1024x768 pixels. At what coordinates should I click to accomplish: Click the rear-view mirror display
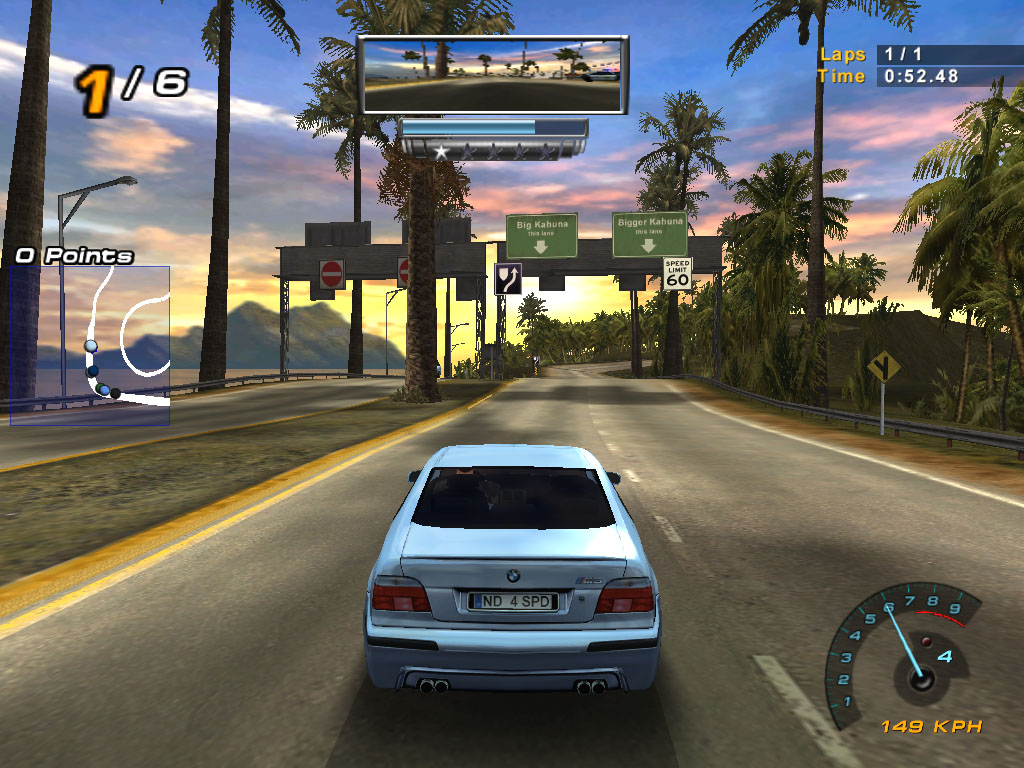pos(493,75)
